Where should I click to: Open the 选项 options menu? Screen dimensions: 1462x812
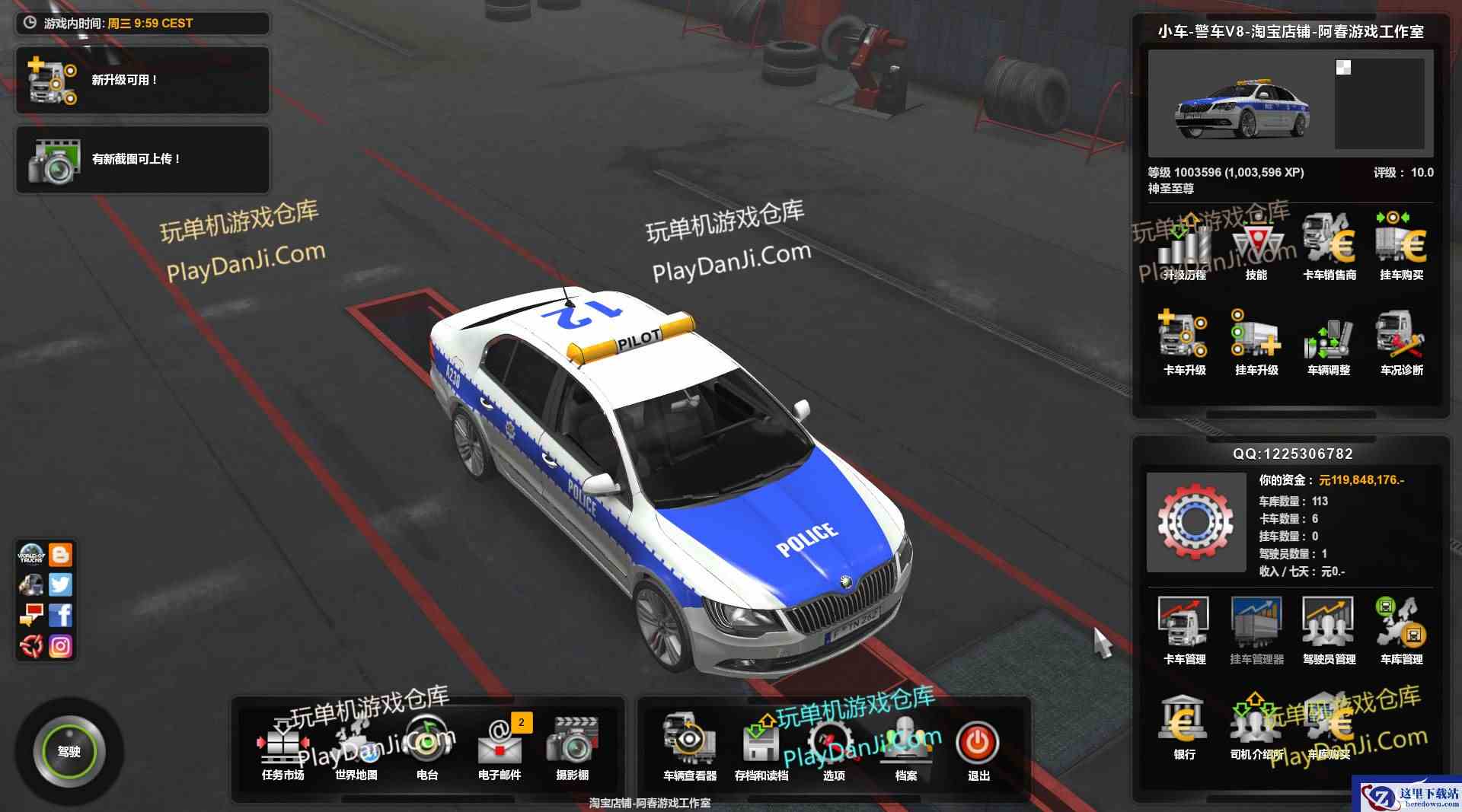pos(833,747)
